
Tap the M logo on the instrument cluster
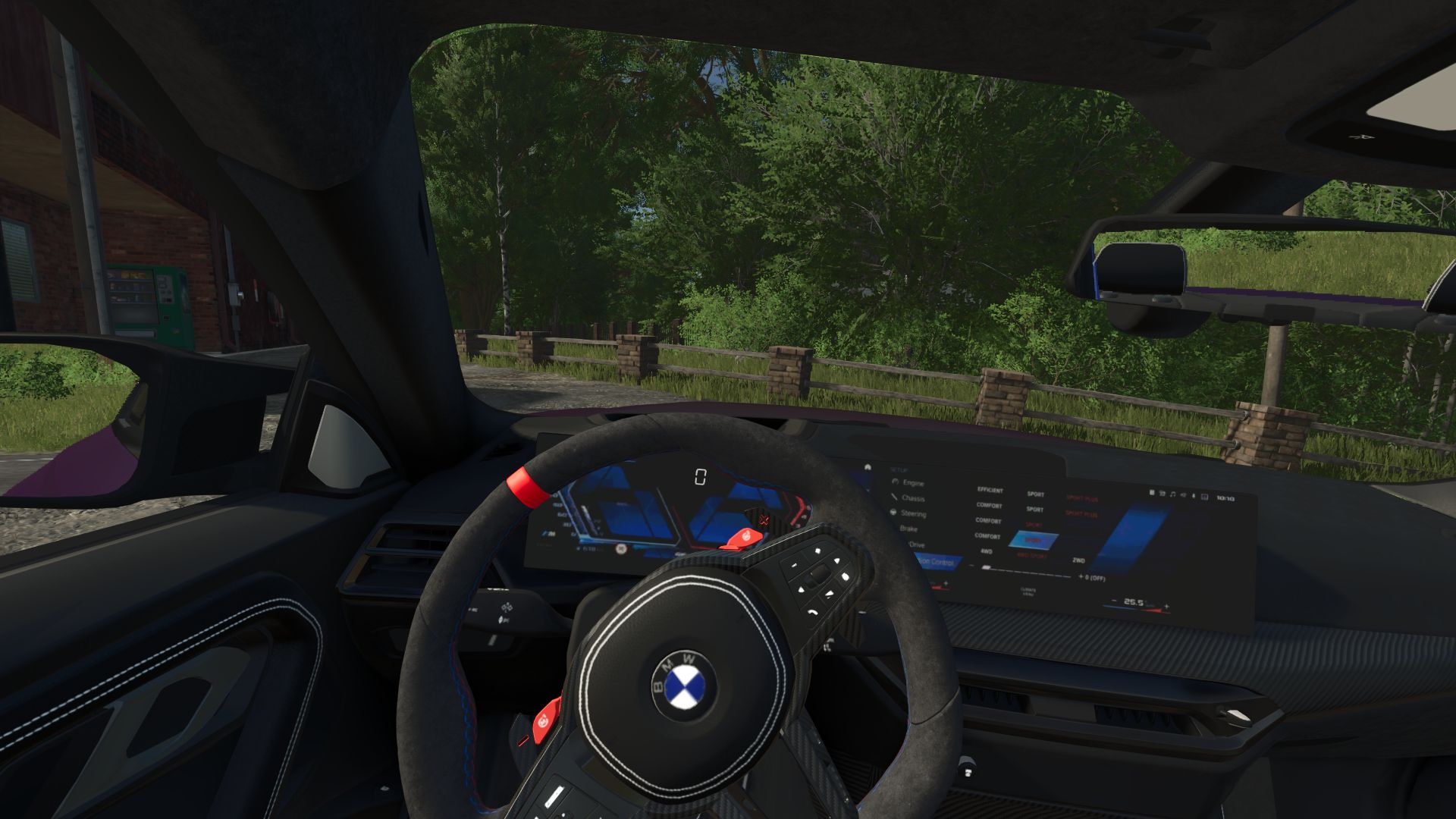[548, 532]
